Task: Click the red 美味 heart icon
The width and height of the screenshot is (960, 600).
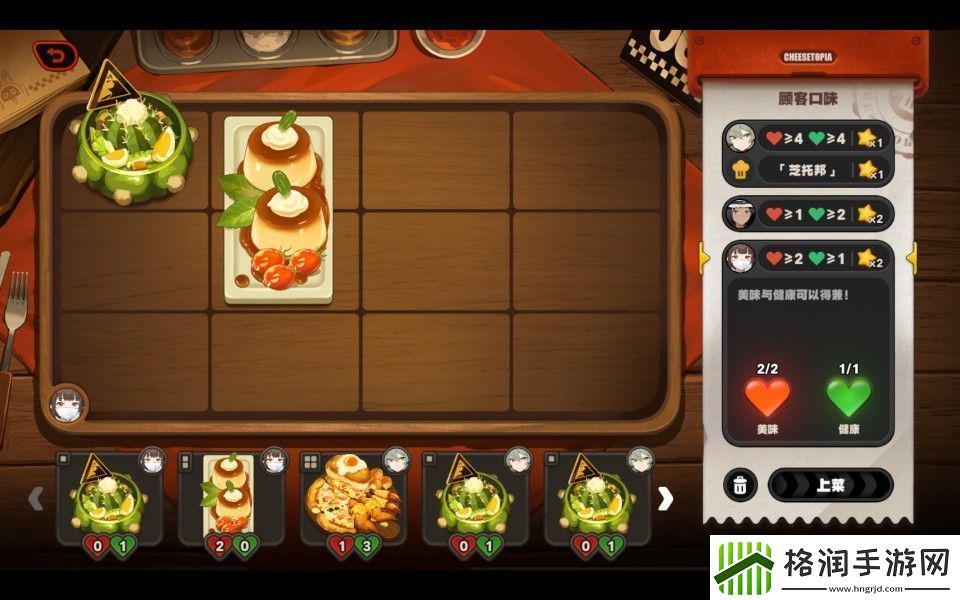Action: pos(767,397)
